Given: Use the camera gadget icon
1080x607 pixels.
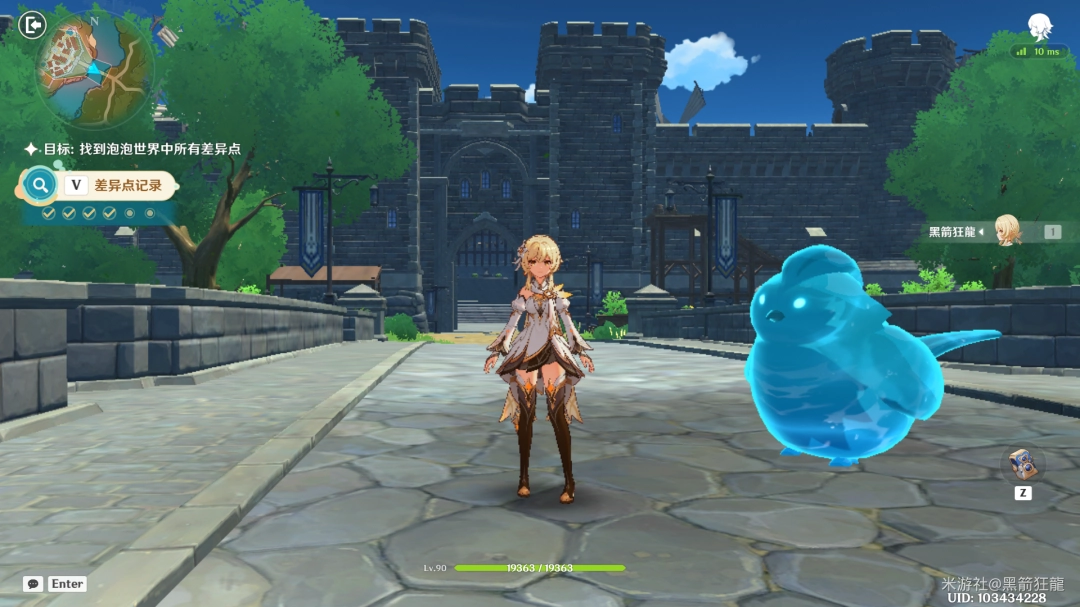Looking at the screenshot, I should (1022, 463).
